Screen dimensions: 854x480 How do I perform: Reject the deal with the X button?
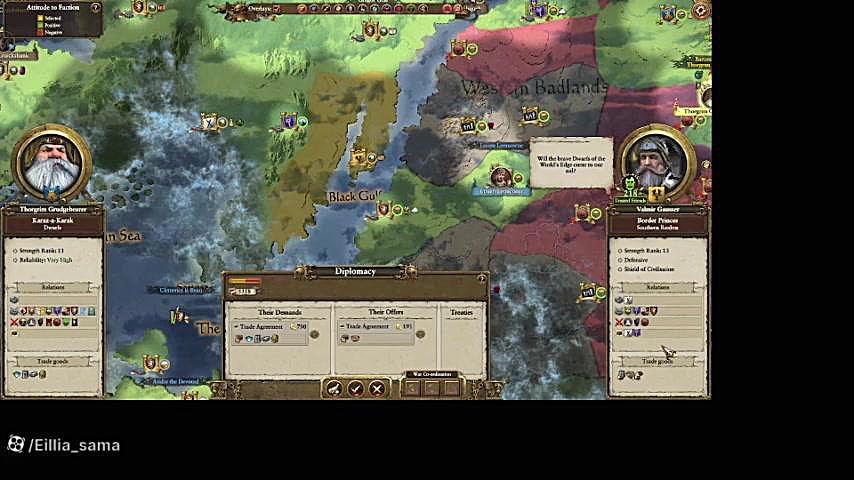tap(377, 388)
